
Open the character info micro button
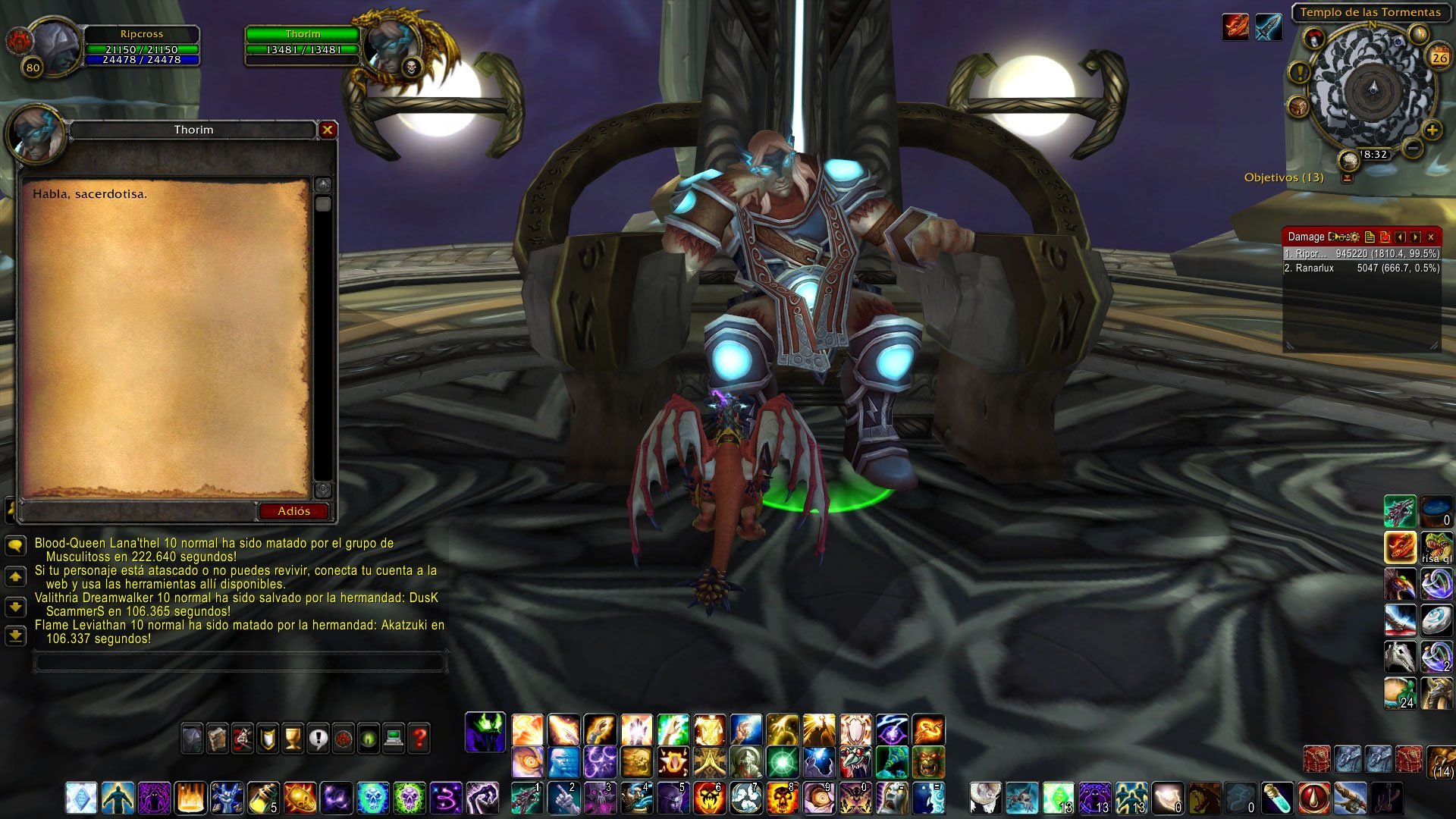pos(192,737)
